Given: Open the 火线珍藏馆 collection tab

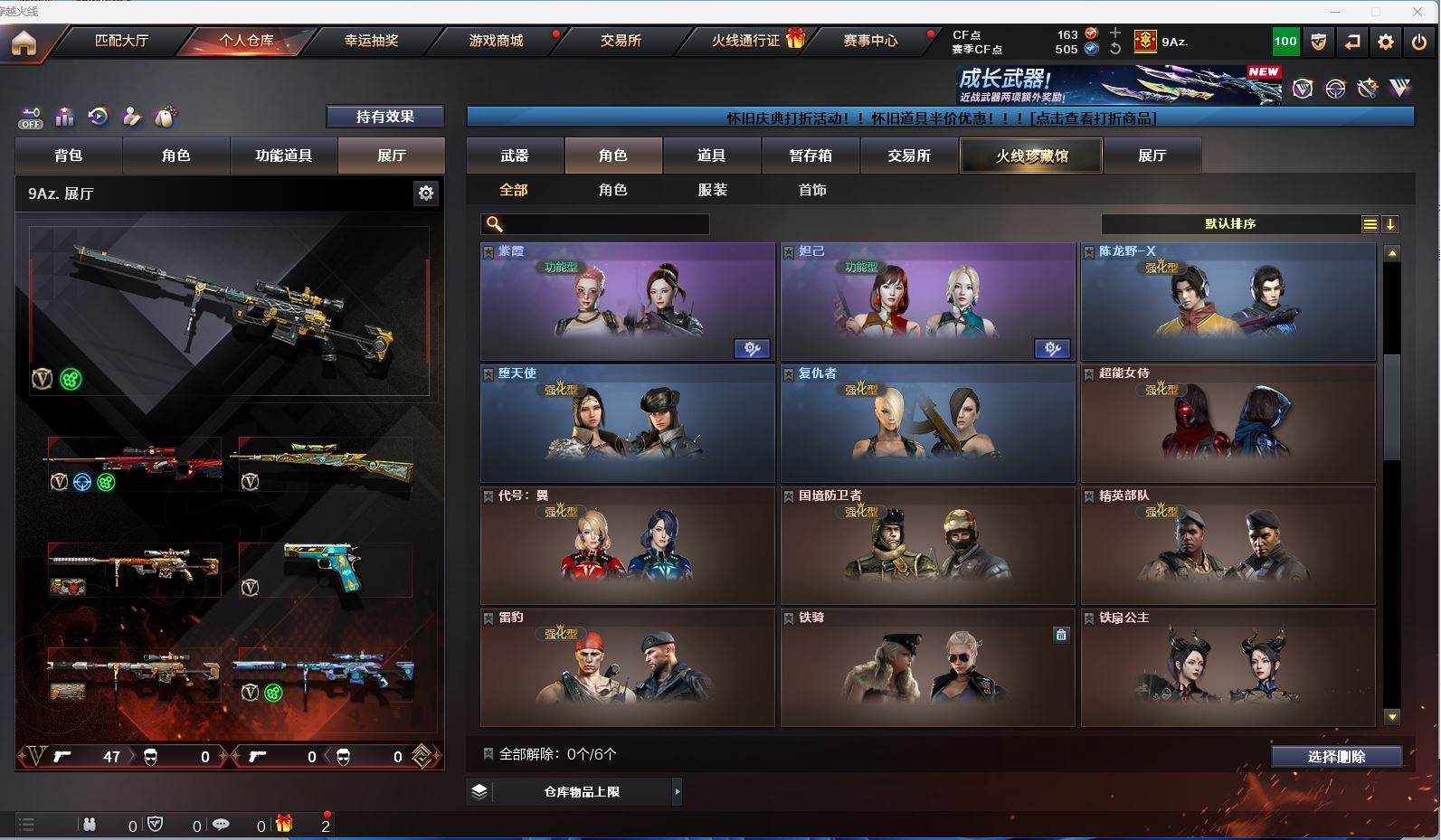Looking at the screenshot, I should [1031, 156].
